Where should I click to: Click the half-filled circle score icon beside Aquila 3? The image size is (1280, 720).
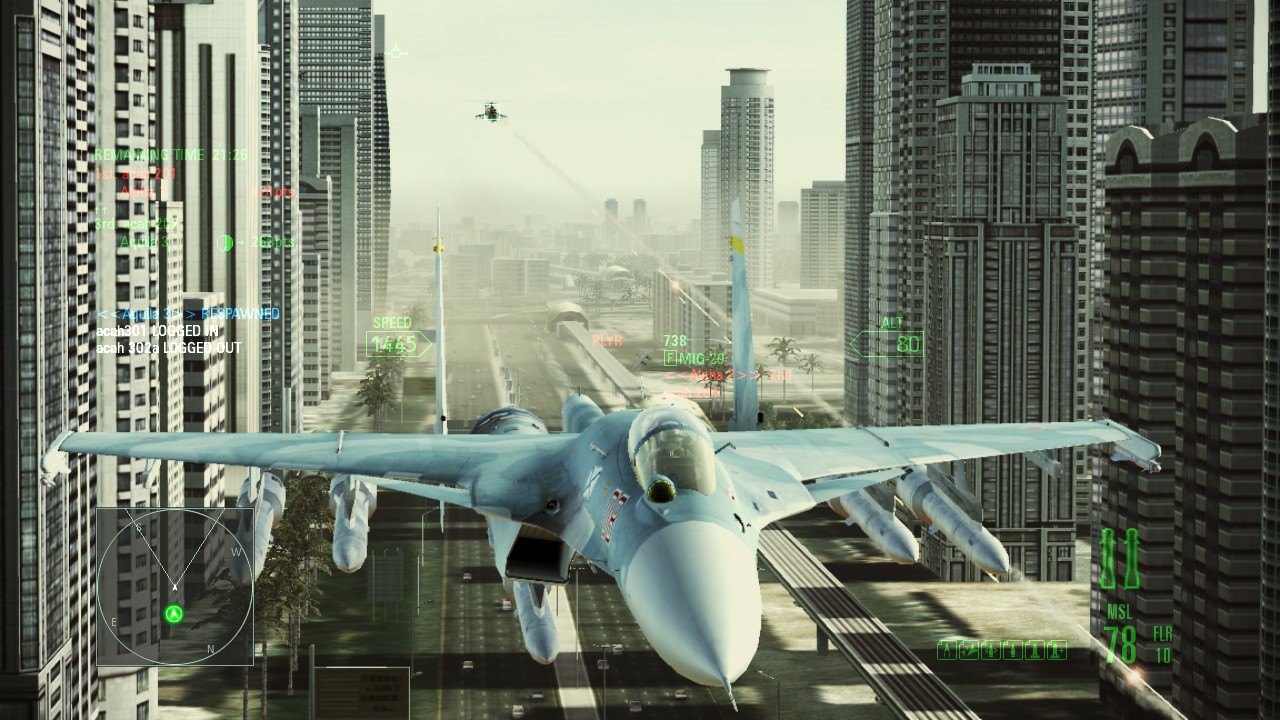click(x=225, y=242)
